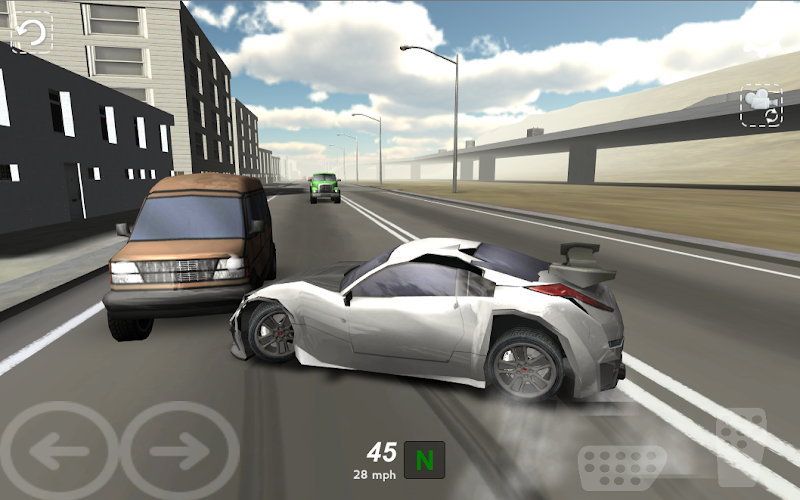Tap the reset car arrow icon

[32, 32]
